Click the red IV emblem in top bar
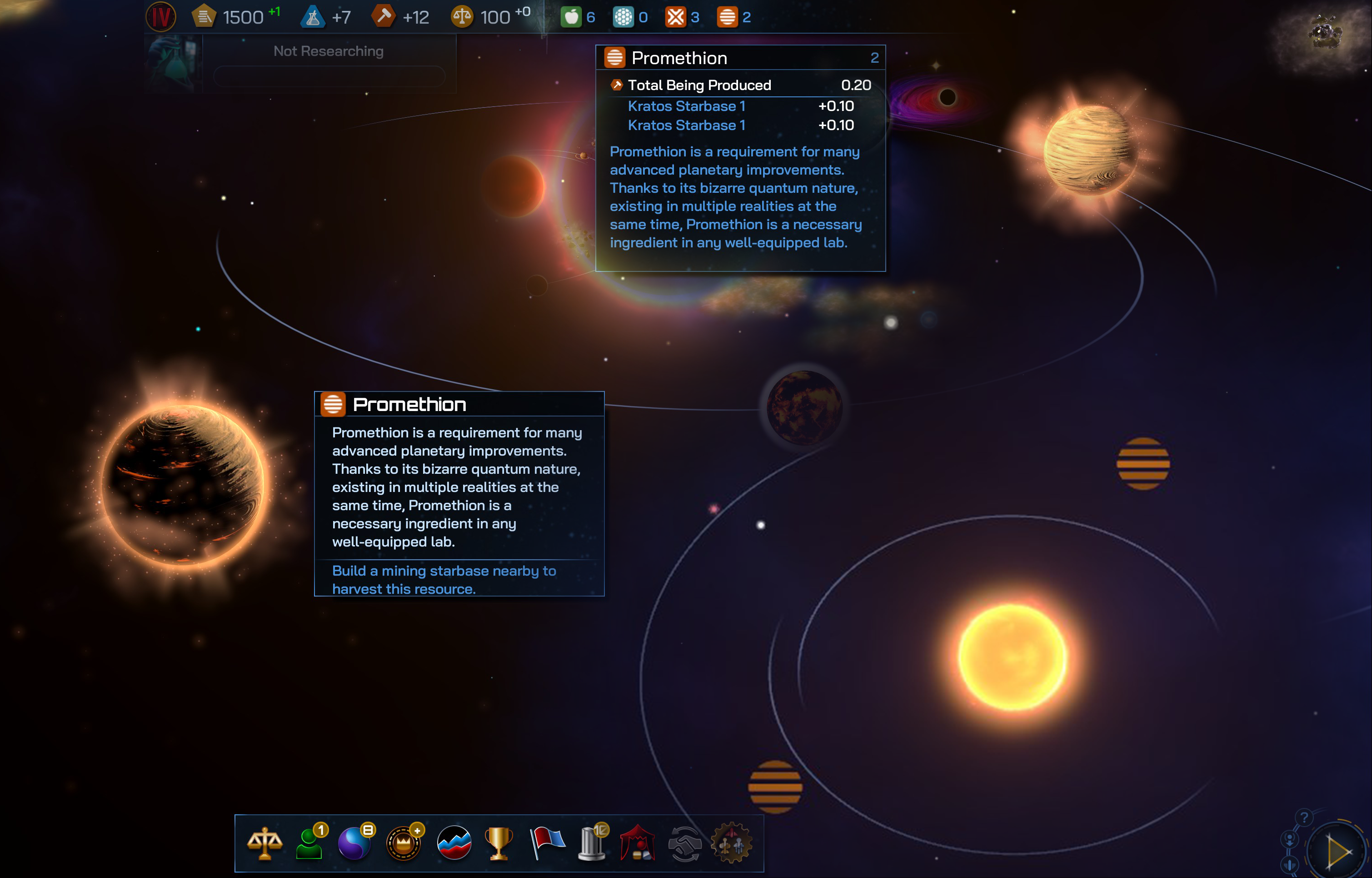 (161, 17)
